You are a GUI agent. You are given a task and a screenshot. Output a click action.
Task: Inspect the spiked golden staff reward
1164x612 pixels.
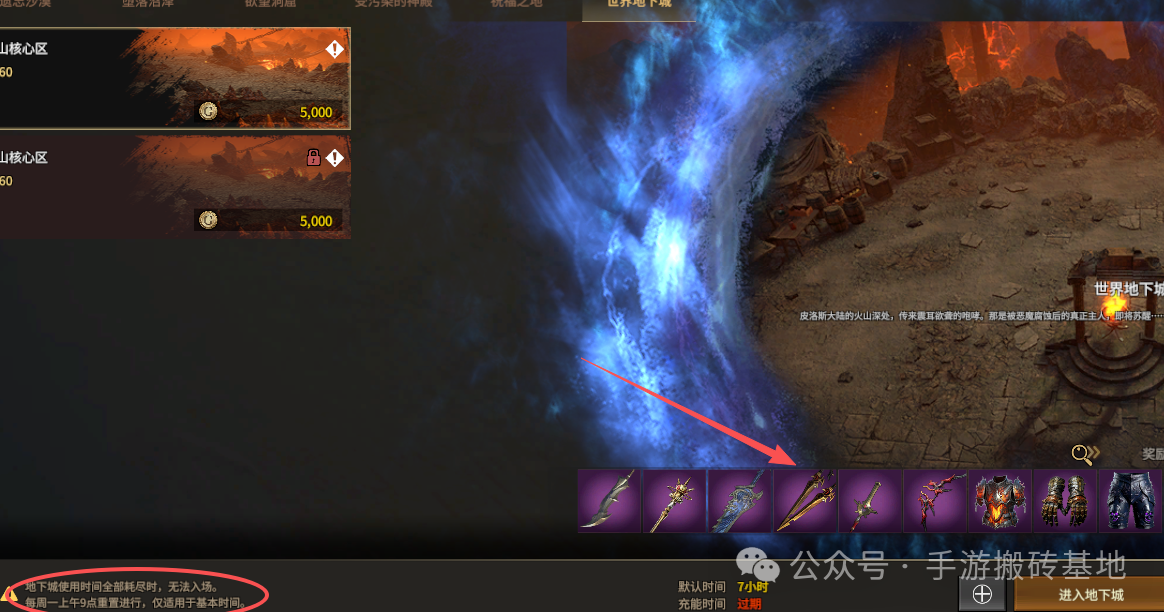[x=673, y=500]
